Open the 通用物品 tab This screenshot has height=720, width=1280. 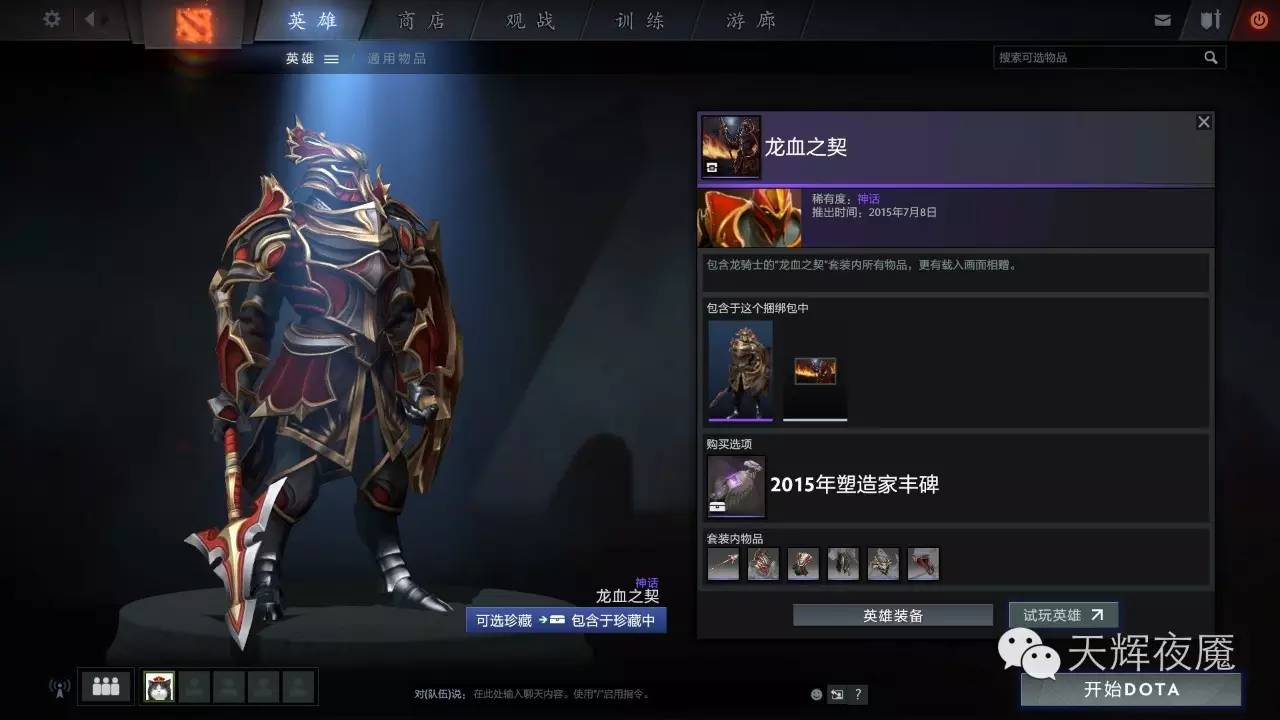(397, 58)
